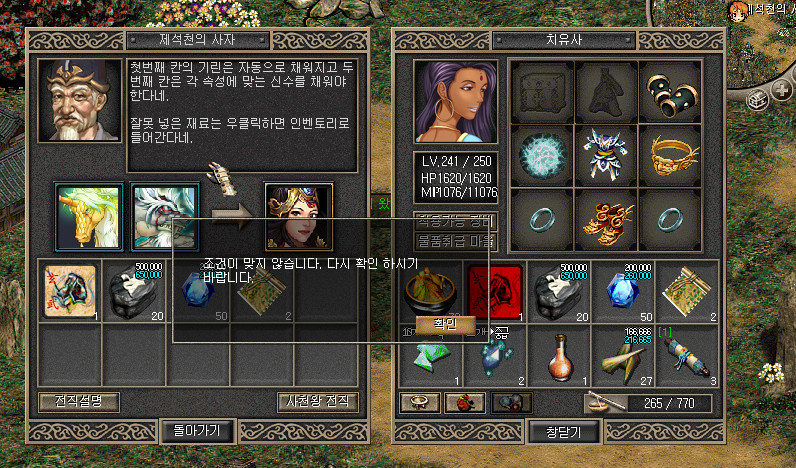Click the 돌아가기 back button
Image resolution: width=796 pixels, height=468 pixels.
pyautogui.click(x=197, y=431)
